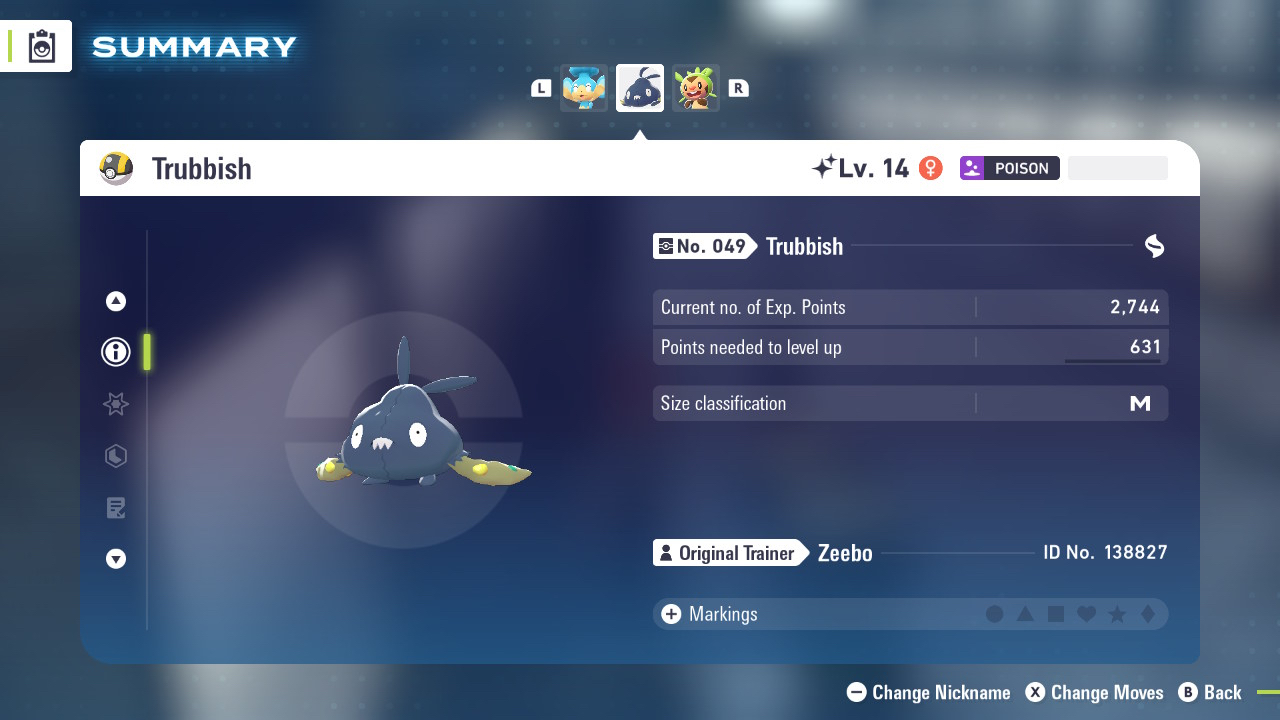
Task: Switch to the star-shaped stats tab
Action: (116, 404)
